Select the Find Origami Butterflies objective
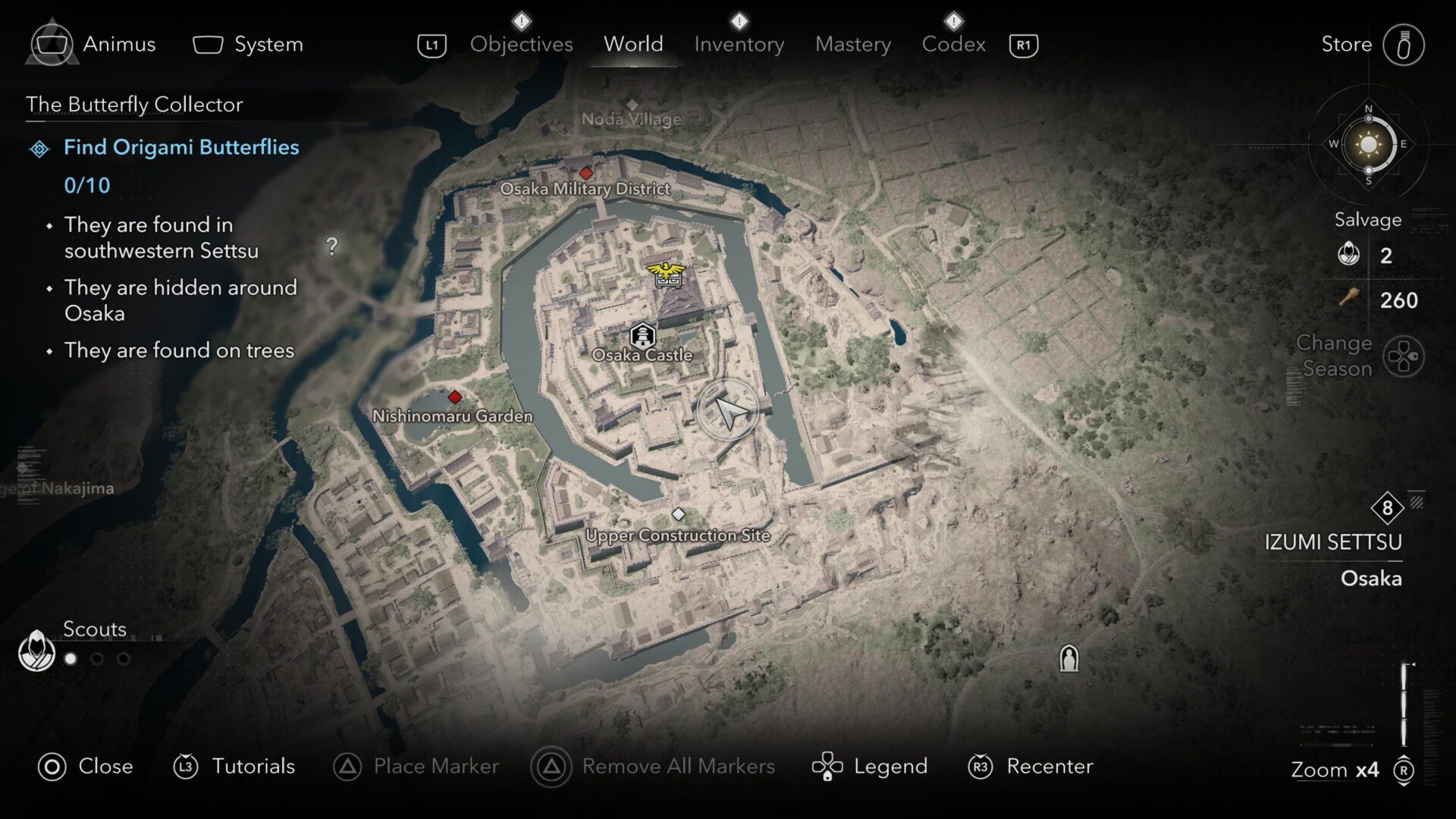This screenshot has height=819, width=1456. pos(180,147)
